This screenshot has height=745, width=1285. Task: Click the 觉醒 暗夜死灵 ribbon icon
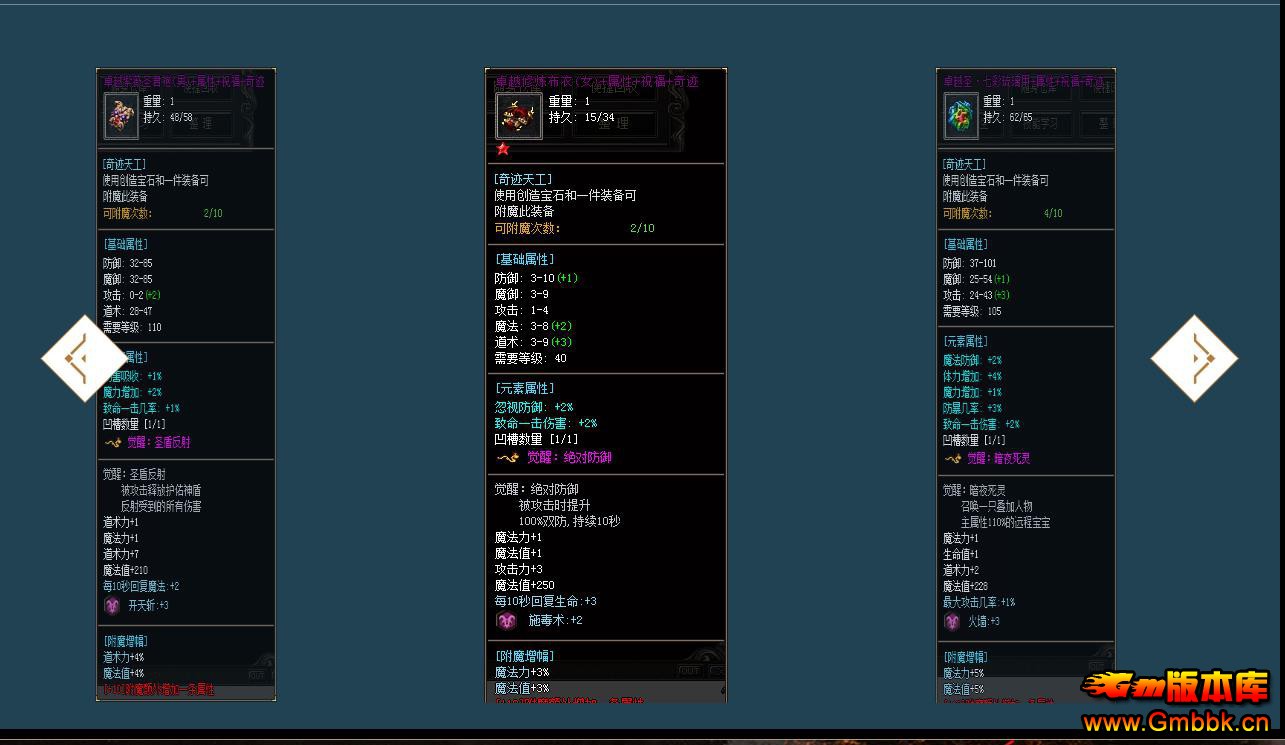pyautogui.click(x=953, y=458)
